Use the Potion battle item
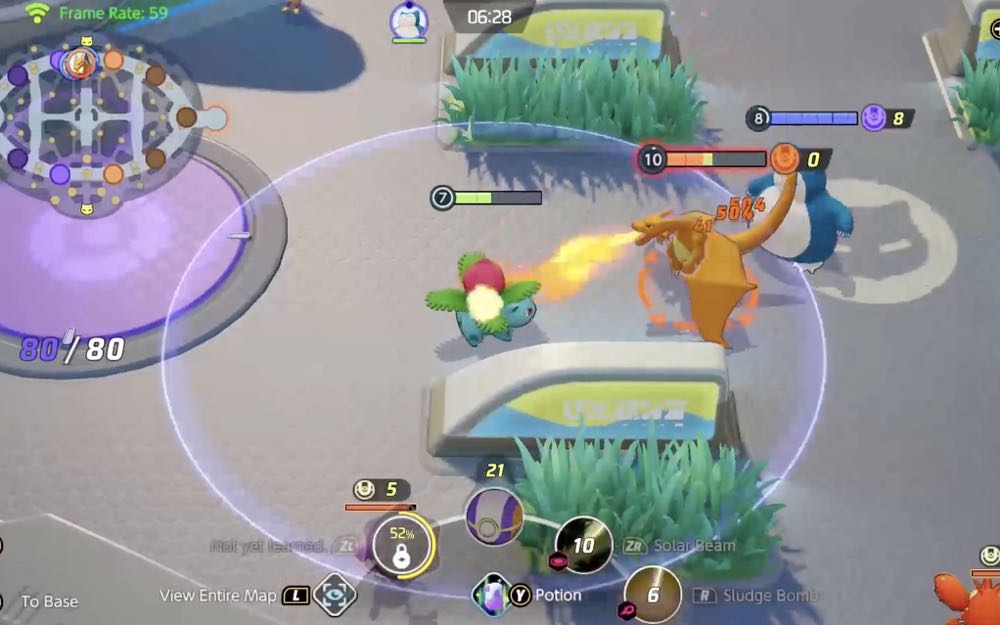This screenshot has width=1000, height=625. click(x=492, y=595)
